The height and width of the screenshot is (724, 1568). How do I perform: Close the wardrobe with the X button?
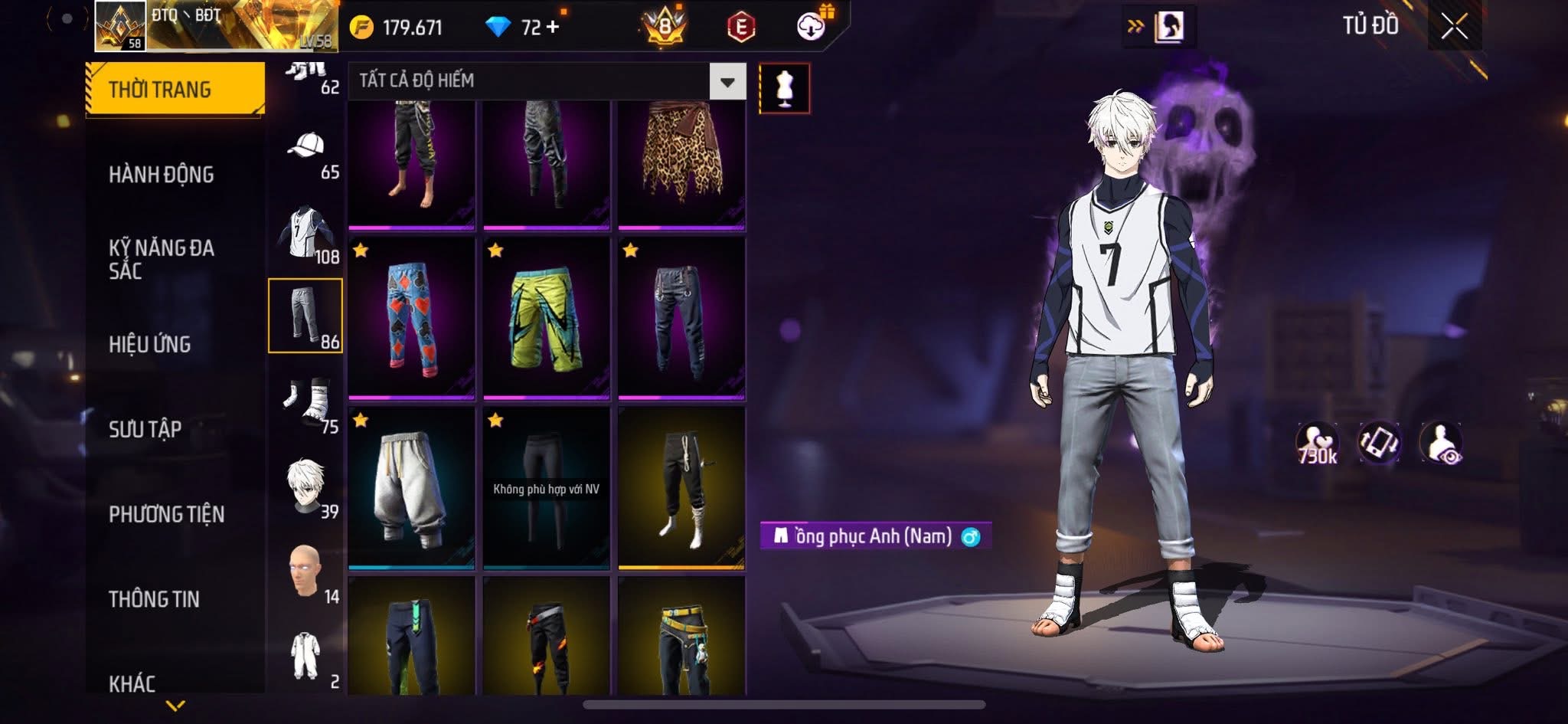click(x=1454, y=27)
